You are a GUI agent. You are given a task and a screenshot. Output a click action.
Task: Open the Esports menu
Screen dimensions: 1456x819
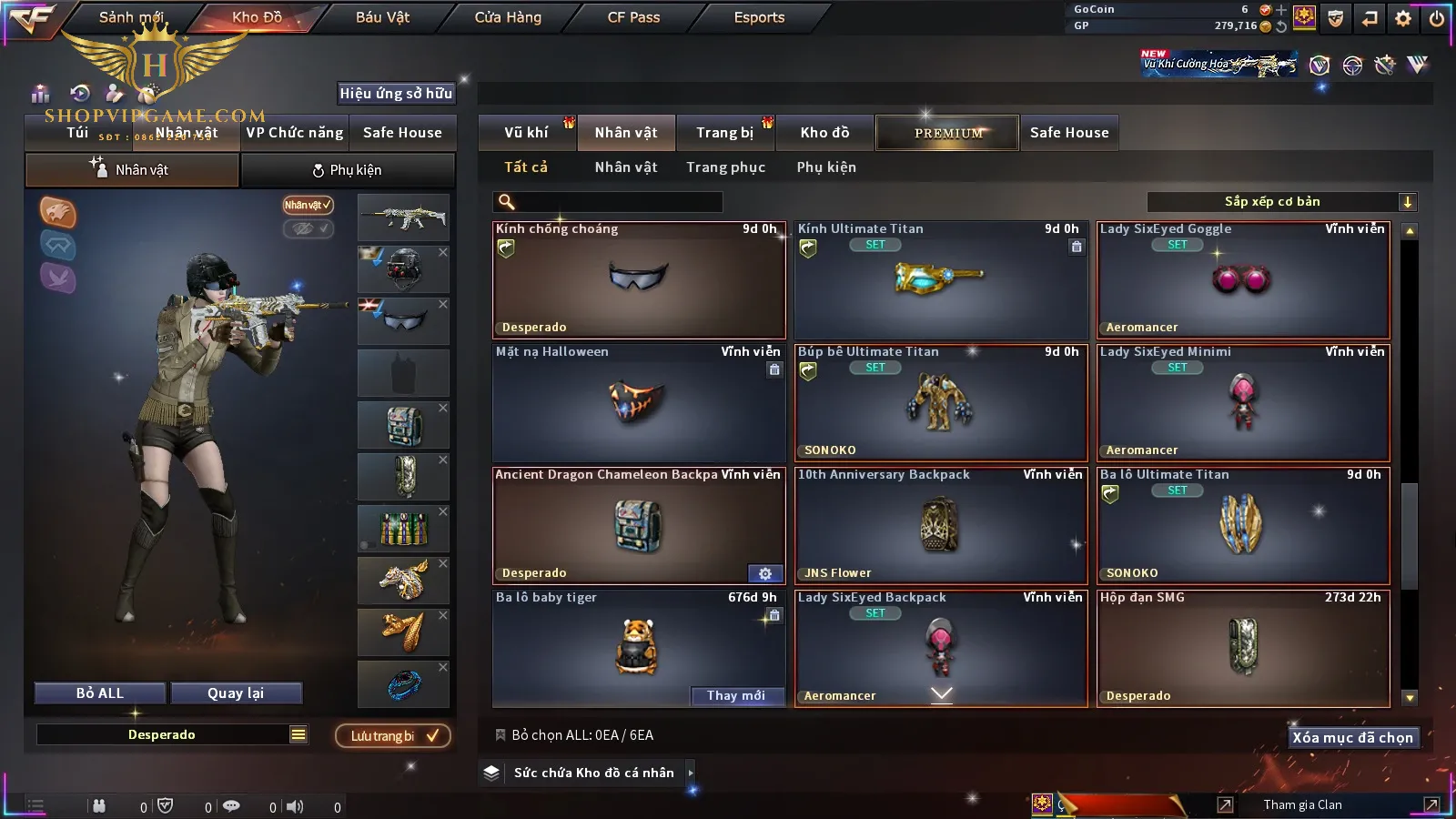coord(759,17)
